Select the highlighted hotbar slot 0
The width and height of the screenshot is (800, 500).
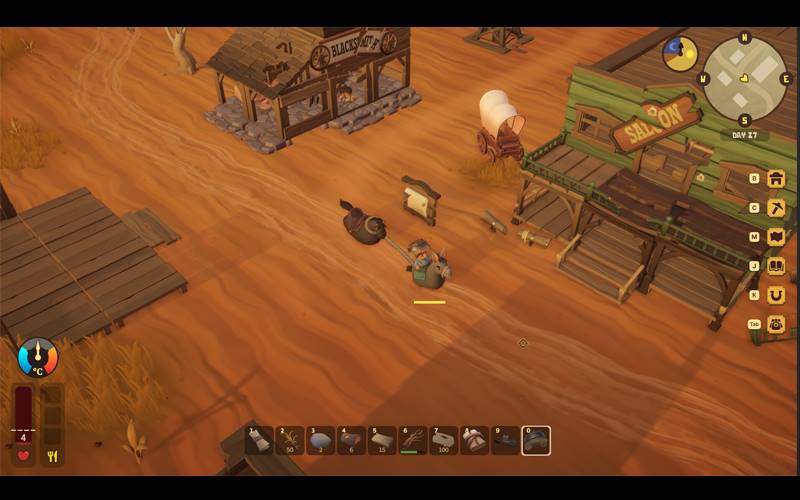(536, 440)
